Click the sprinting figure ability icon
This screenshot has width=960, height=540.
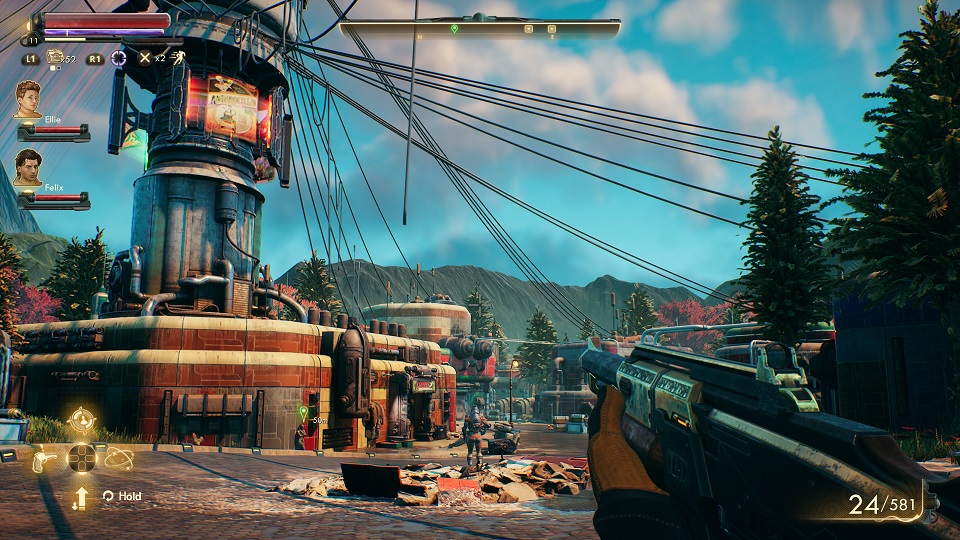[176, 58]
